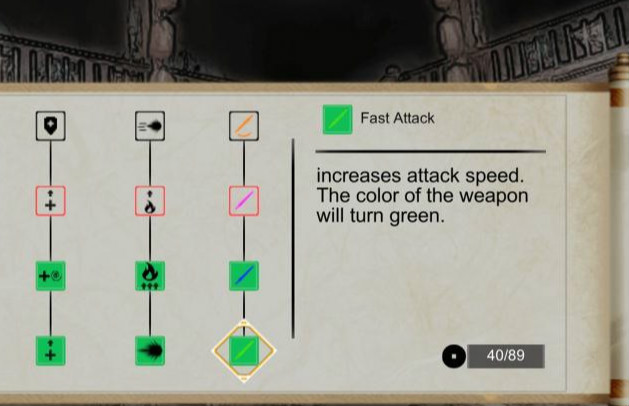Viewport: 629px width, 406px height.
Task: Choose the pink slash weapon skill
Action: pos(244,201)
